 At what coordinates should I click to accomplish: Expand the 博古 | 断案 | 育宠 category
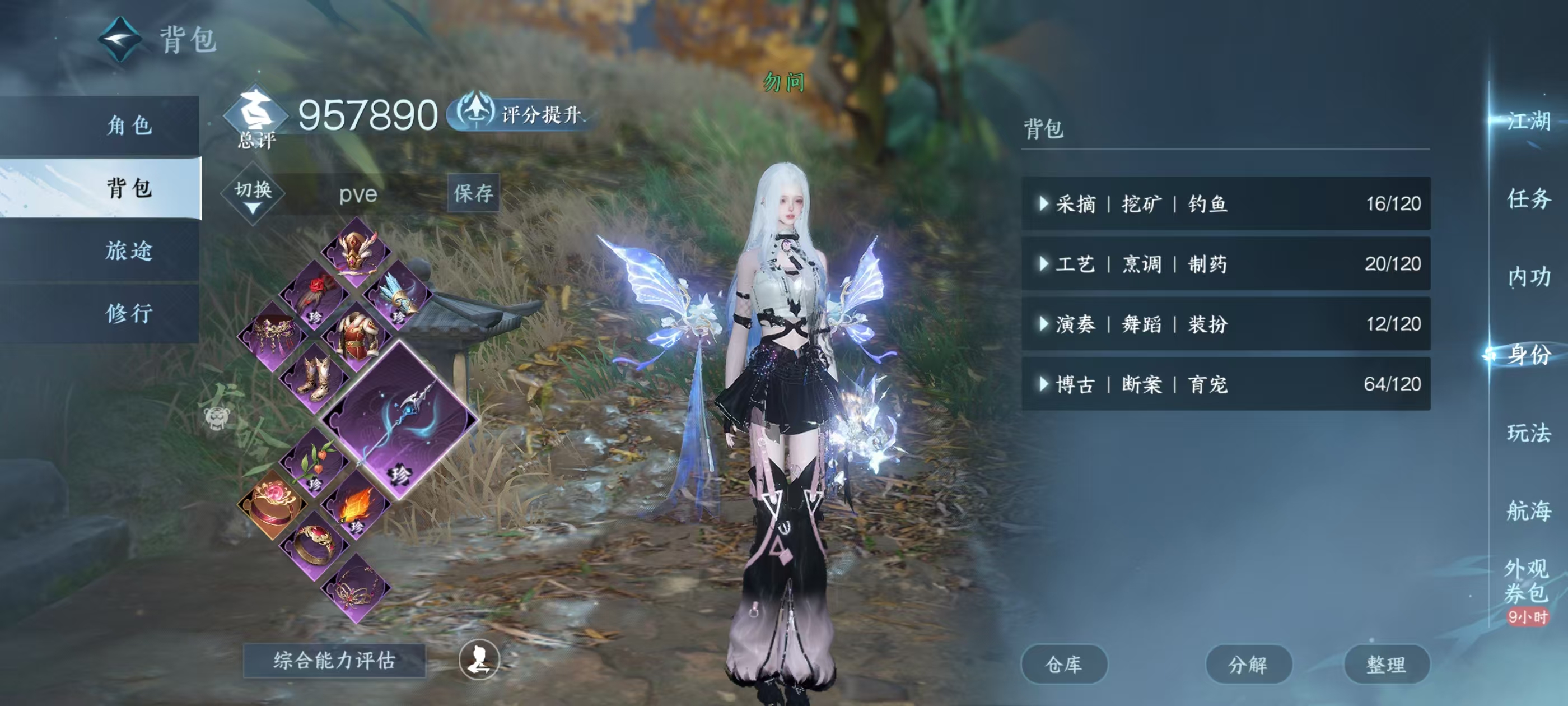click(1225, 384)
